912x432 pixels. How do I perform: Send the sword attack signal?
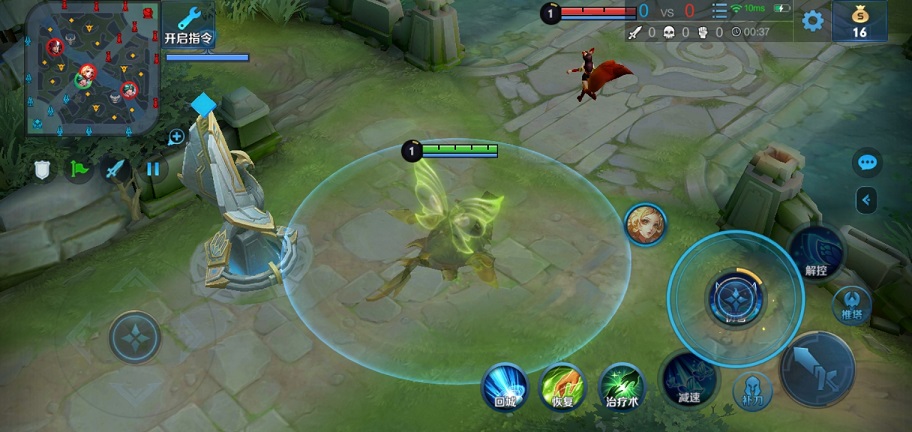click(x=116, y=168)
